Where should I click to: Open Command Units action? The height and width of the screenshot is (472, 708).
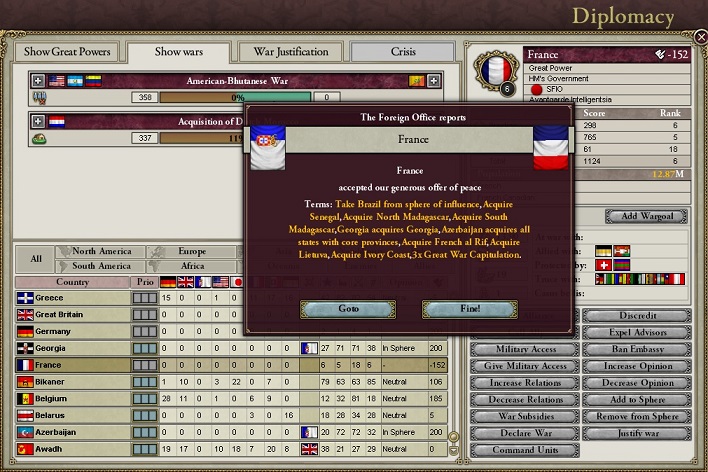click(524, 449)
